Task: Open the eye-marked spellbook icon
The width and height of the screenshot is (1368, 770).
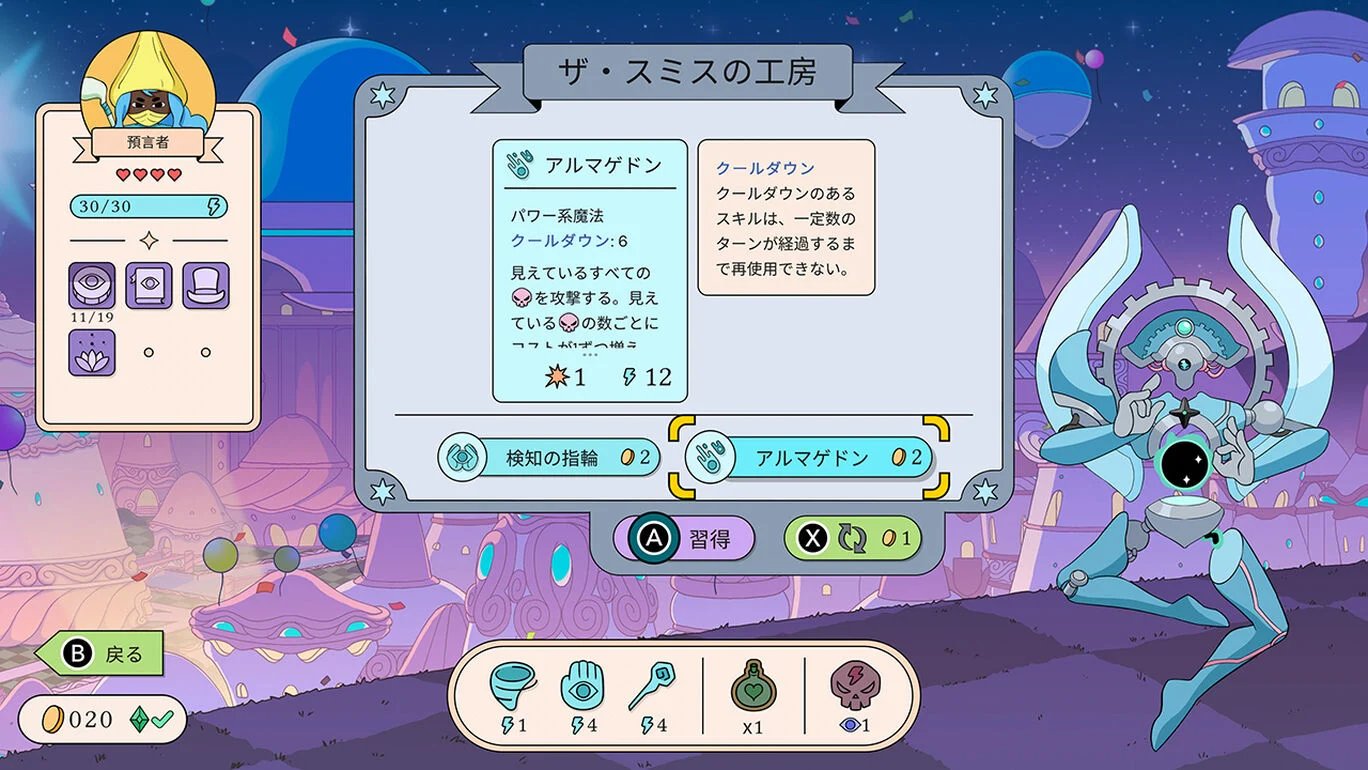Action: [x=148, y=287]
